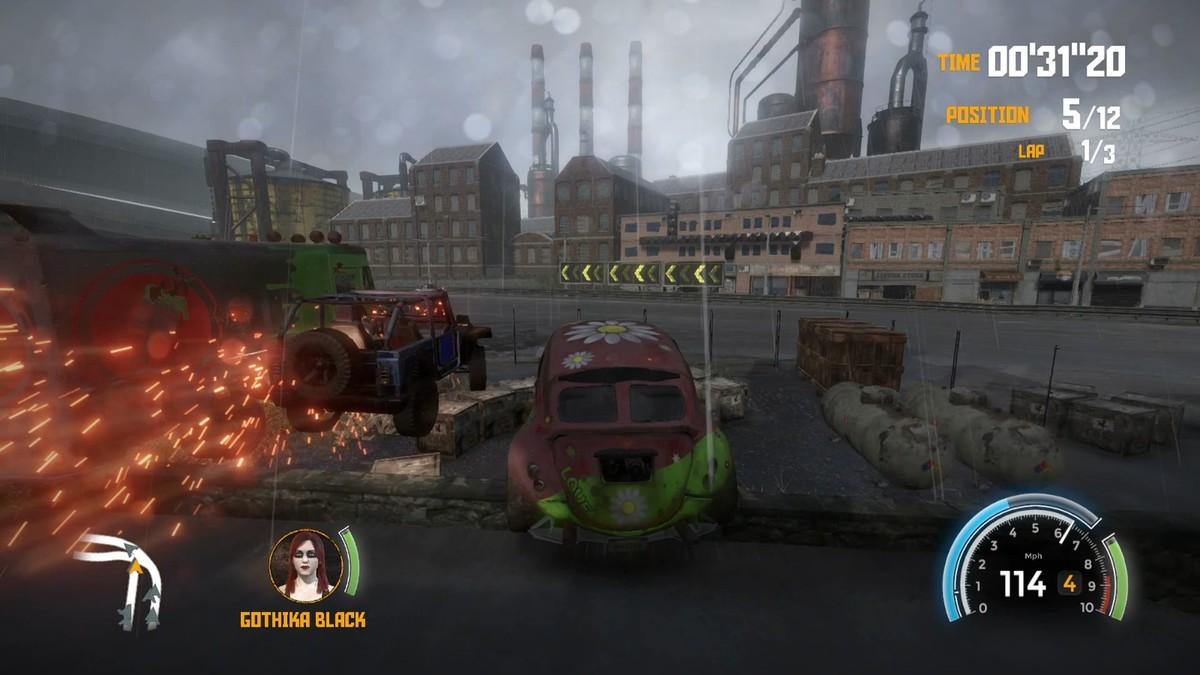The width and height of the screenshot is (1200, 675).
Task: Select the Gothika Black driver portrait
Action: [x=305, y=565]
